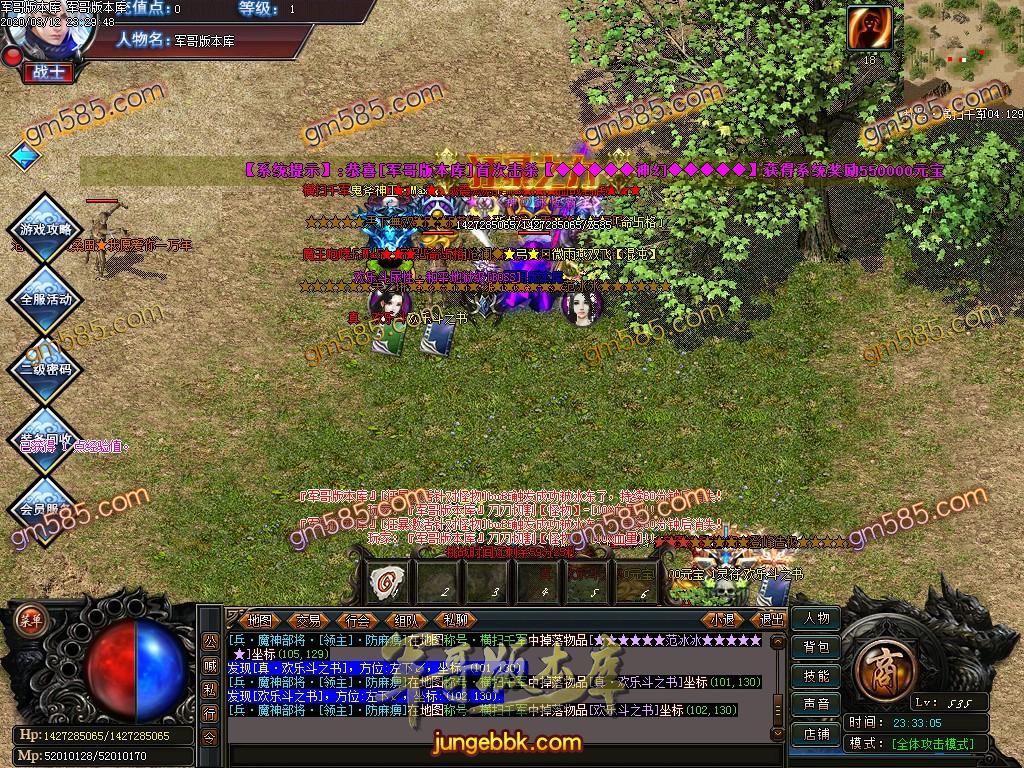Viewport: 1024px width, 768px height.
Task: Click the fiery figure buff icon
Action: 869,28
